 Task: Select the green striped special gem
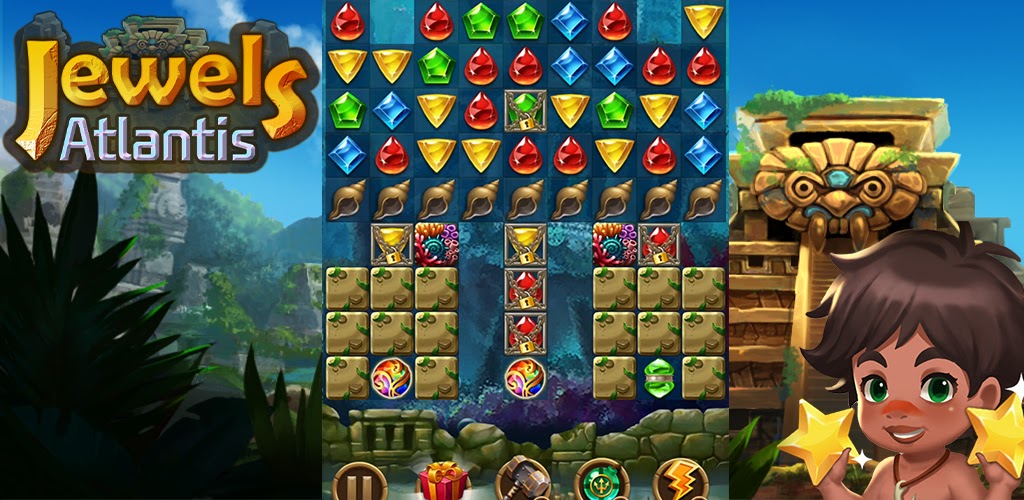[x=659, y=378]
